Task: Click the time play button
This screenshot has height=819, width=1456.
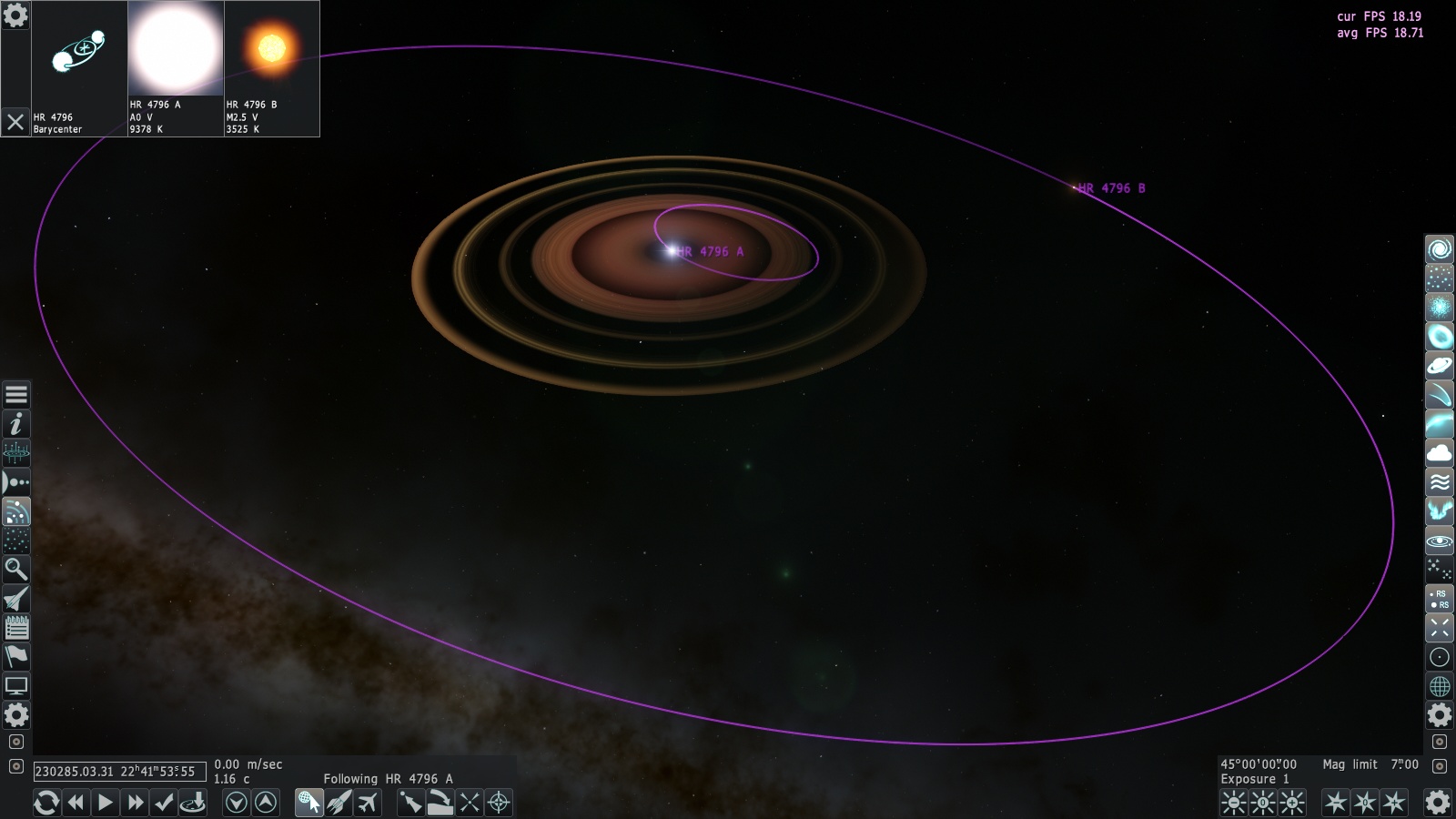Action: (x=106, y=803)
